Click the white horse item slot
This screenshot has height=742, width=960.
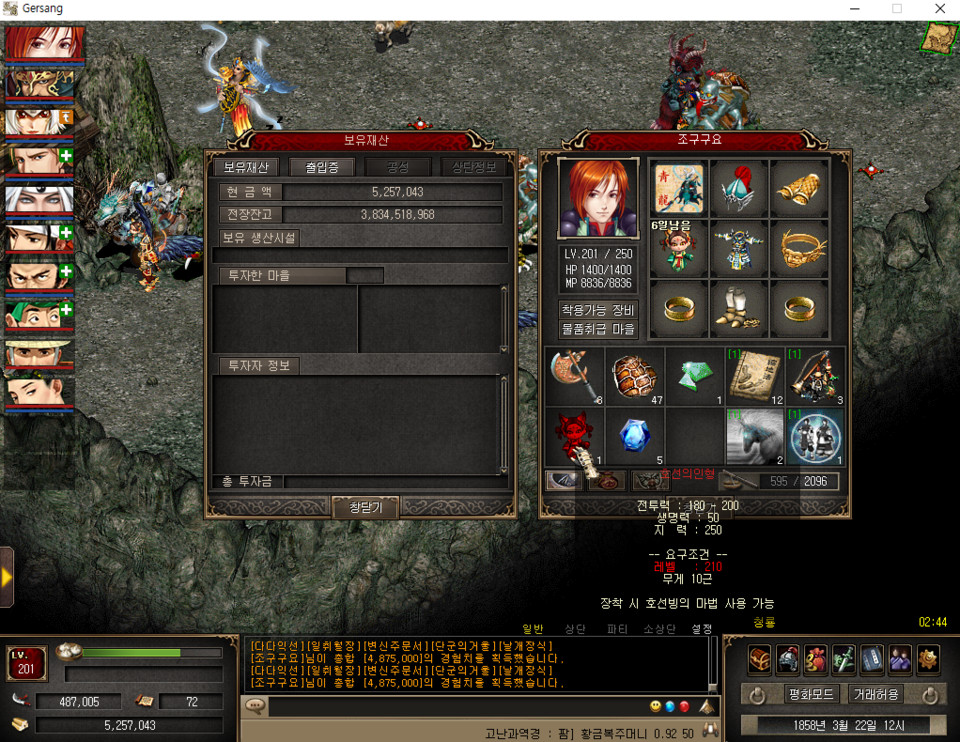coord(754,437)
